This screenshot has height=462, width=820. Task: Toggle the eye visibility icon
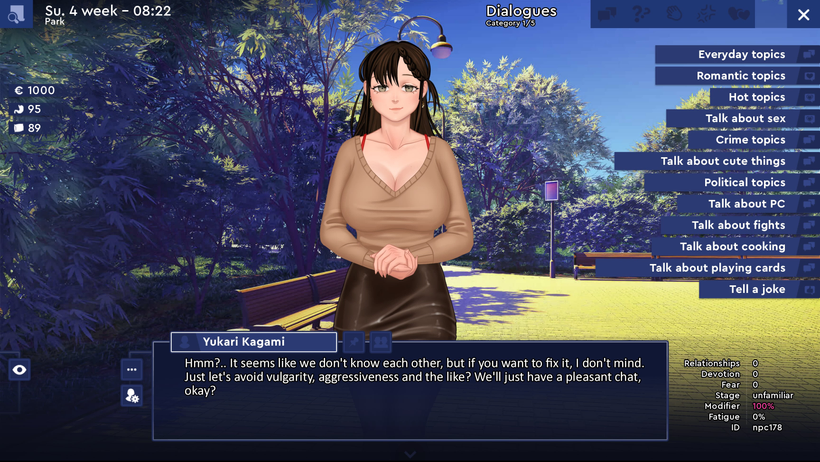(19, 370)
